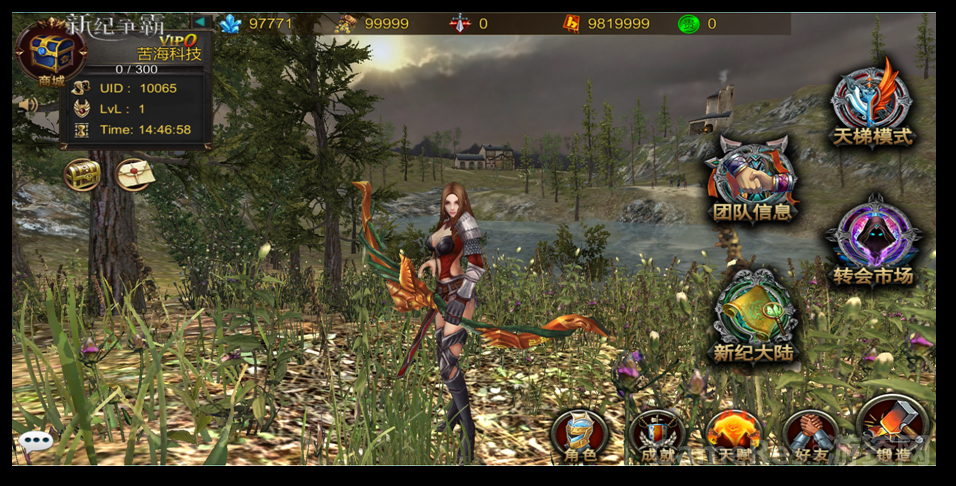Open the 天赋 talent menu

point(734,435)
